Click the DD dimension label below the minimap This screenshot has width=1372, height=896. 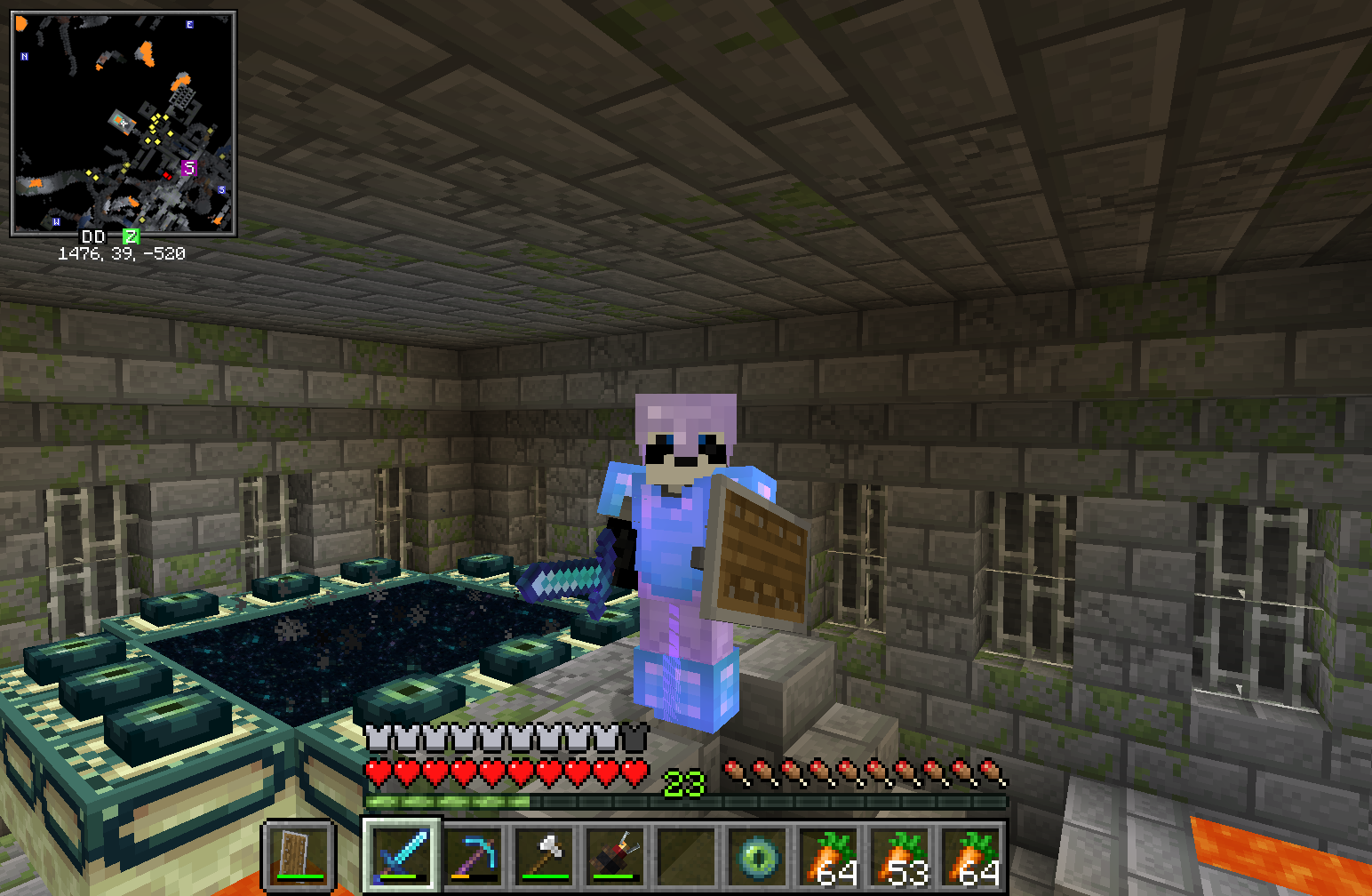click(92, 237)
